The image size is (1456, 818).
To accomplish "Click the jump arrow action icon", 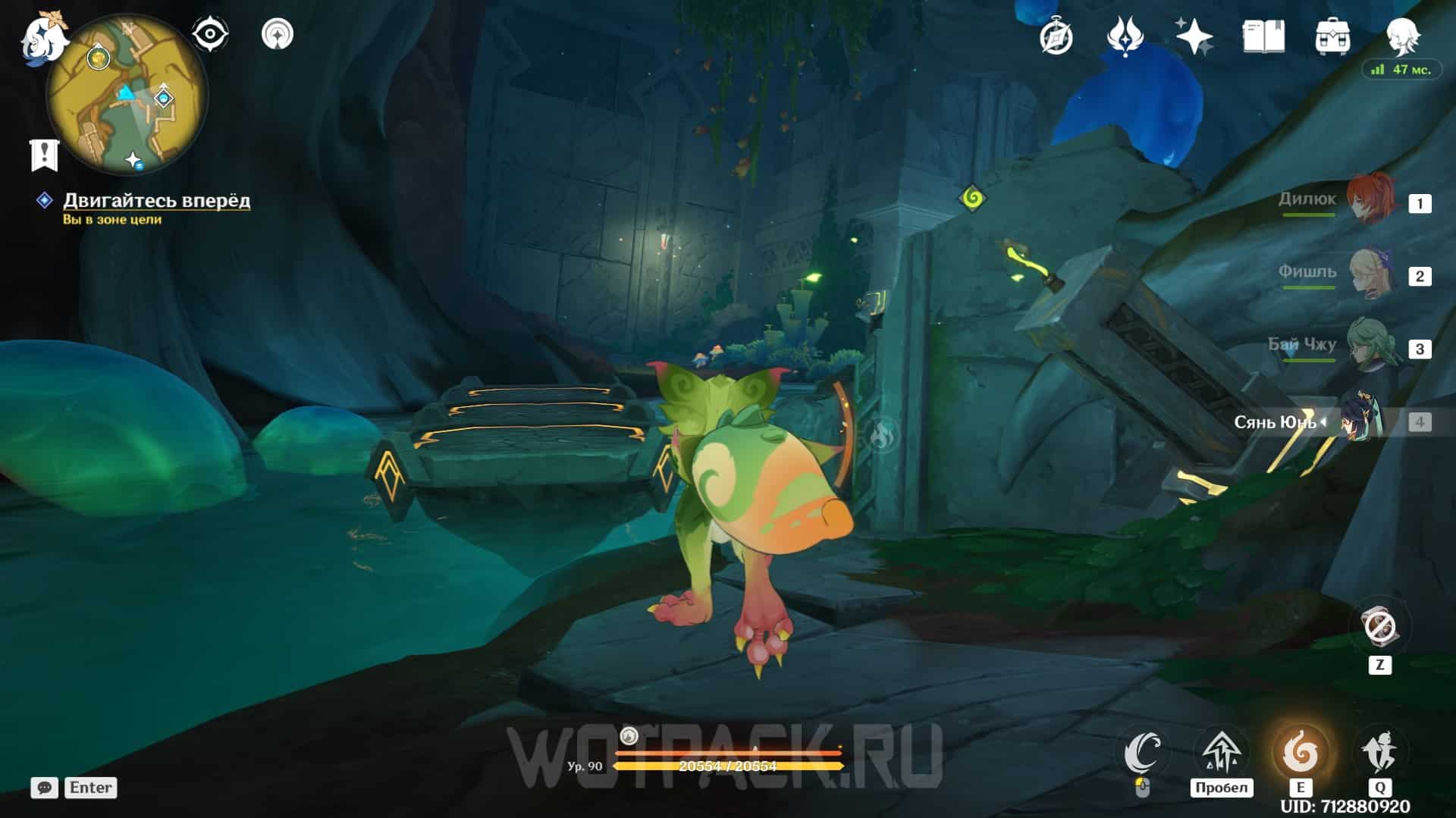I will pos(1221,752).
